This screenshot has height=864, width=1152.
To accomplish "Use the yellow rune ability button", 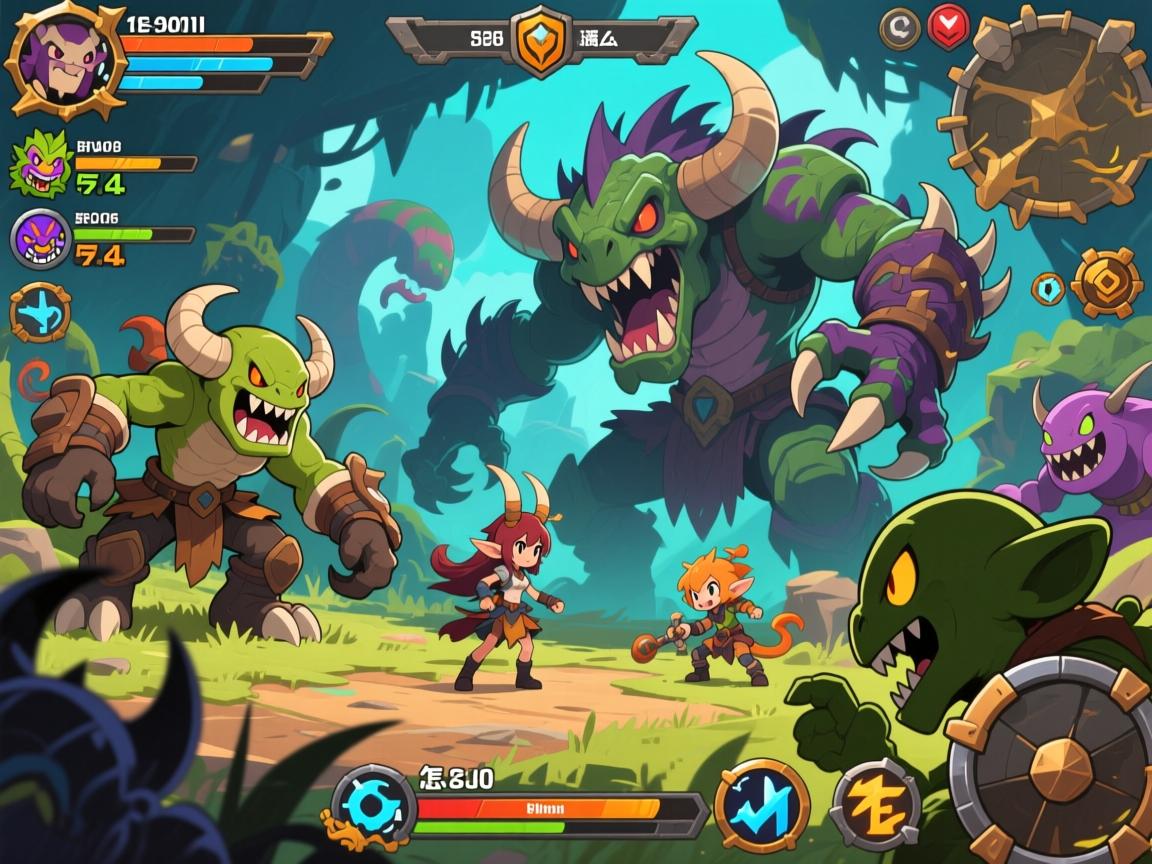I will tap(876, 804).
